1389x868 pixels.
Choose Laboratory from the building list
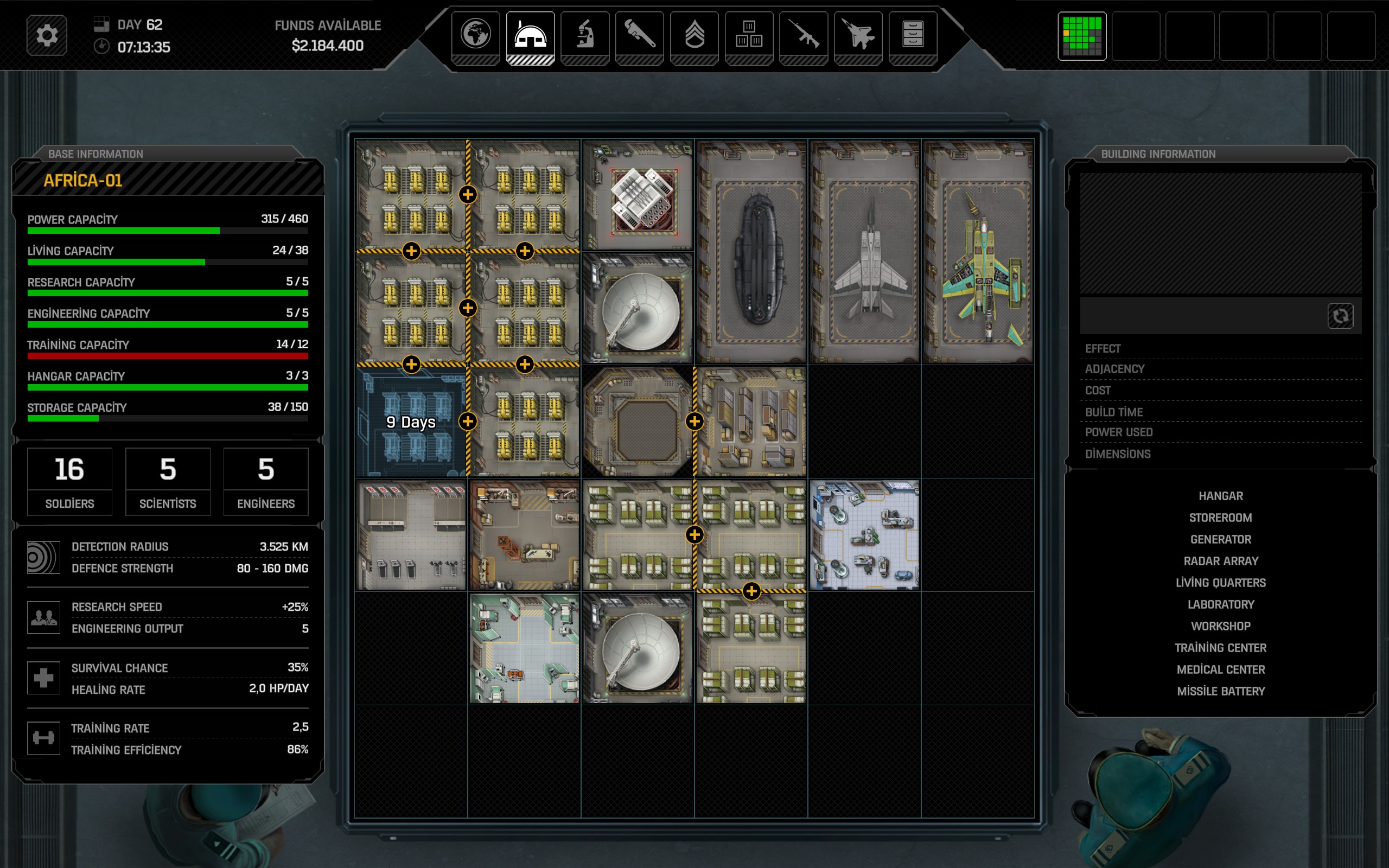click(x=1220, y=604)
